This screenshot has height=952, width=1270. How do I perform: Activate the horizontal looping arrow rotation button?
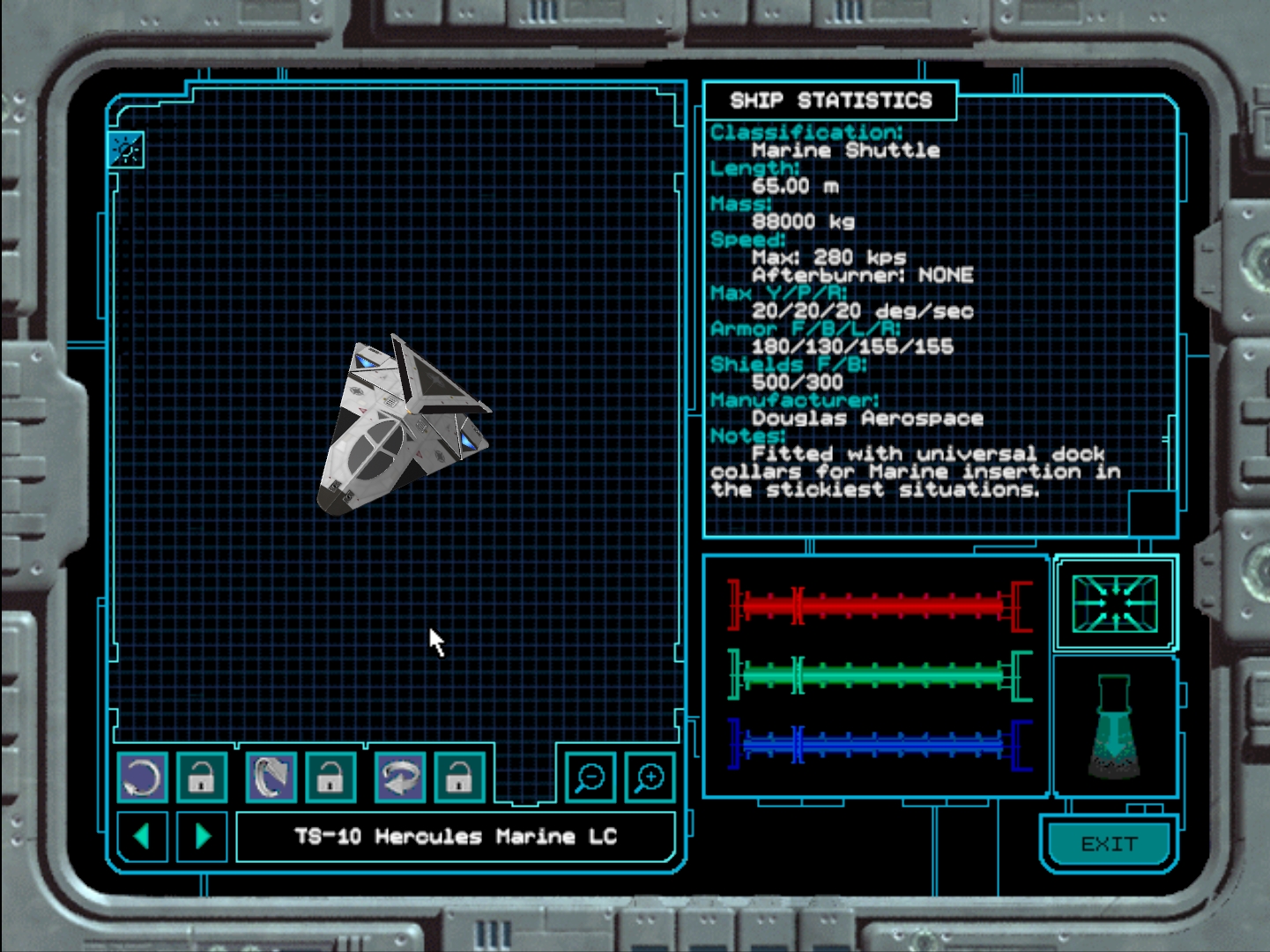(400, 777)
